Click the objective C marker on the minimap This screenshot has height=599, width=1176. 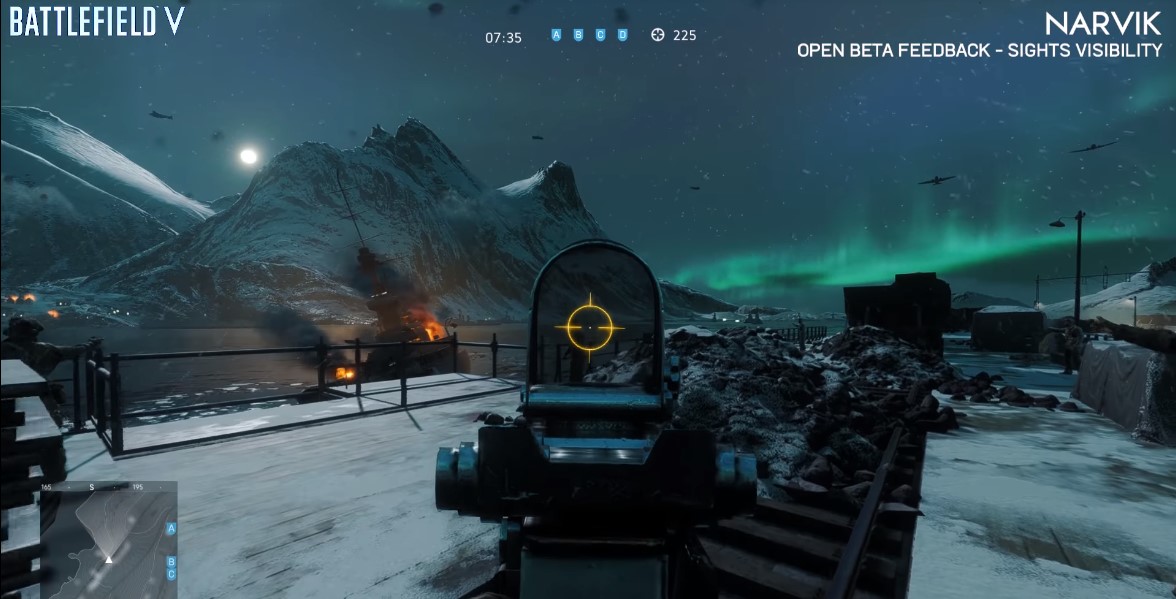click(x=171, y=574)
